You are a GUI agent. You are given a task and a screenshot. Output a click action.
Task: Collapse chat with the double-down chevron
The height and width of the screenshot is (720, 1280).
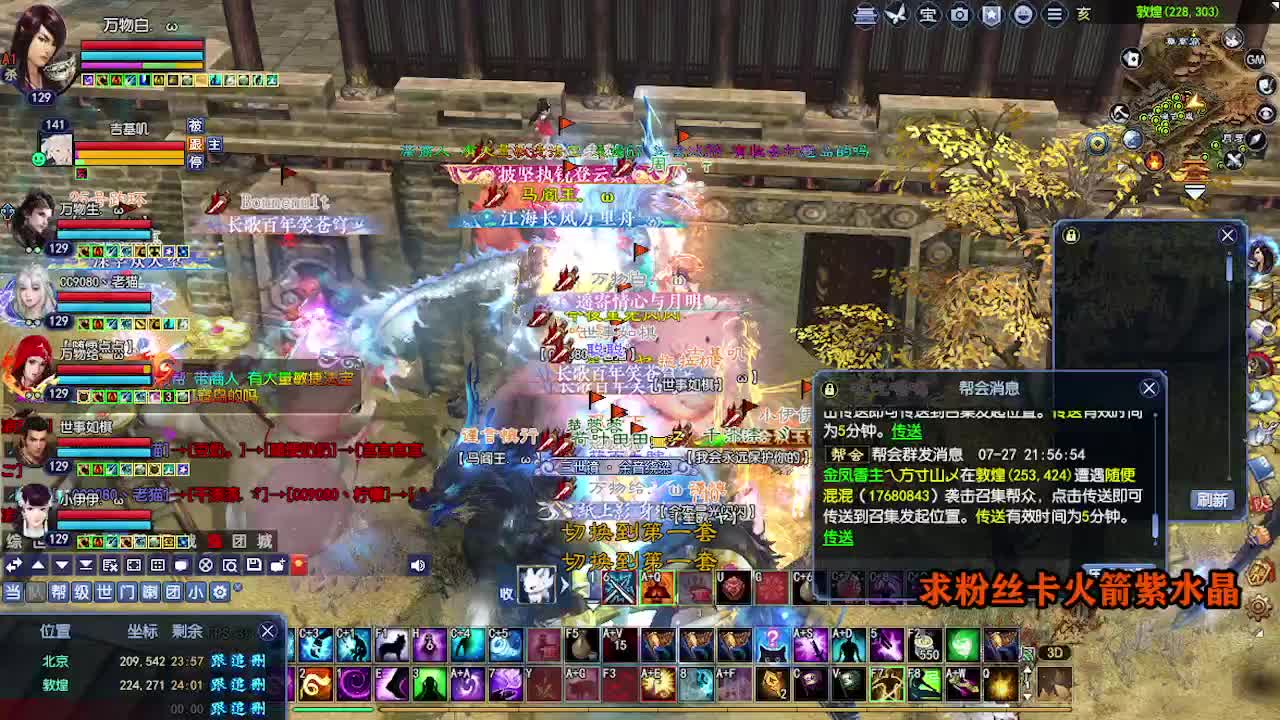point(85,565)
